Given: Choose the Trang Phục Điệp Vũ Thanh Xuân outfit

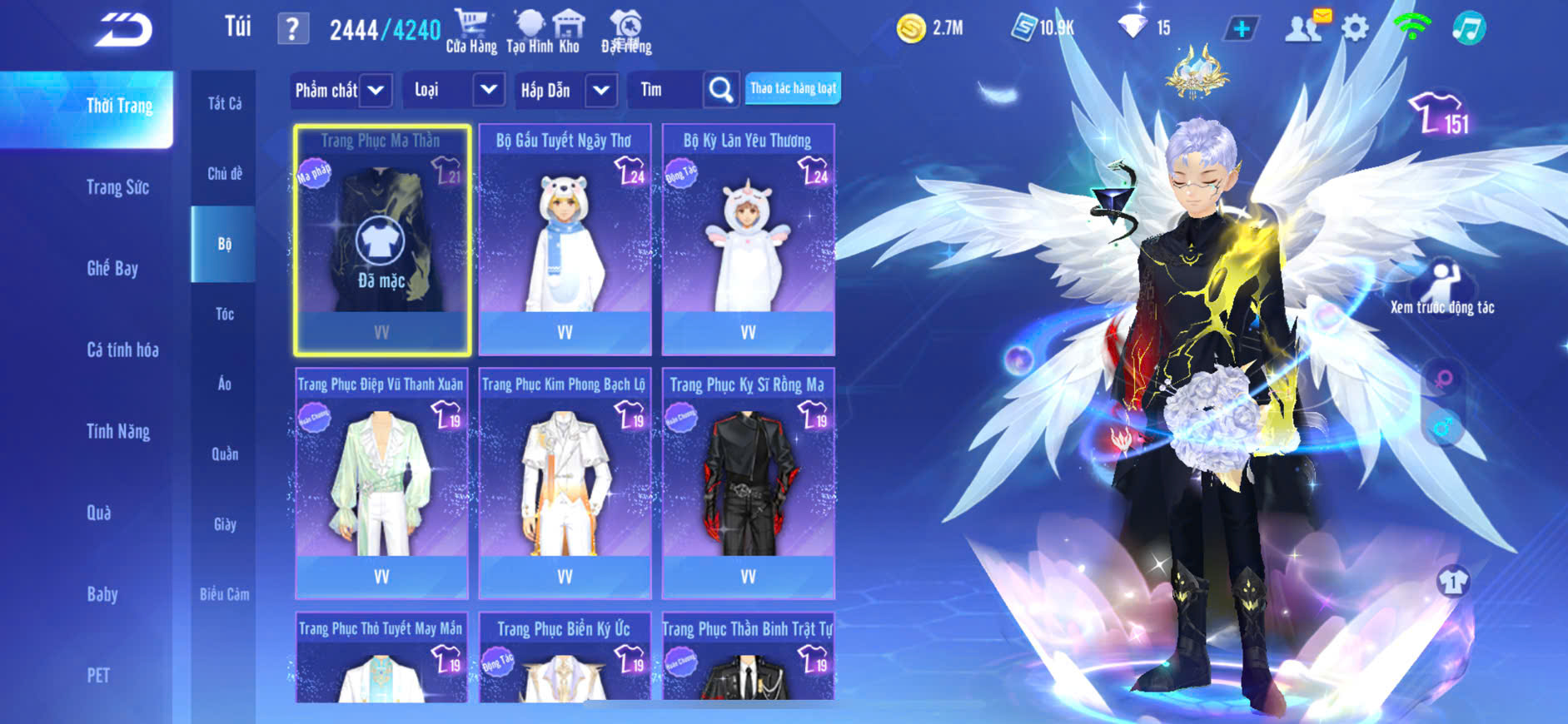Looking at the screenshot, I should pos(381,483).
